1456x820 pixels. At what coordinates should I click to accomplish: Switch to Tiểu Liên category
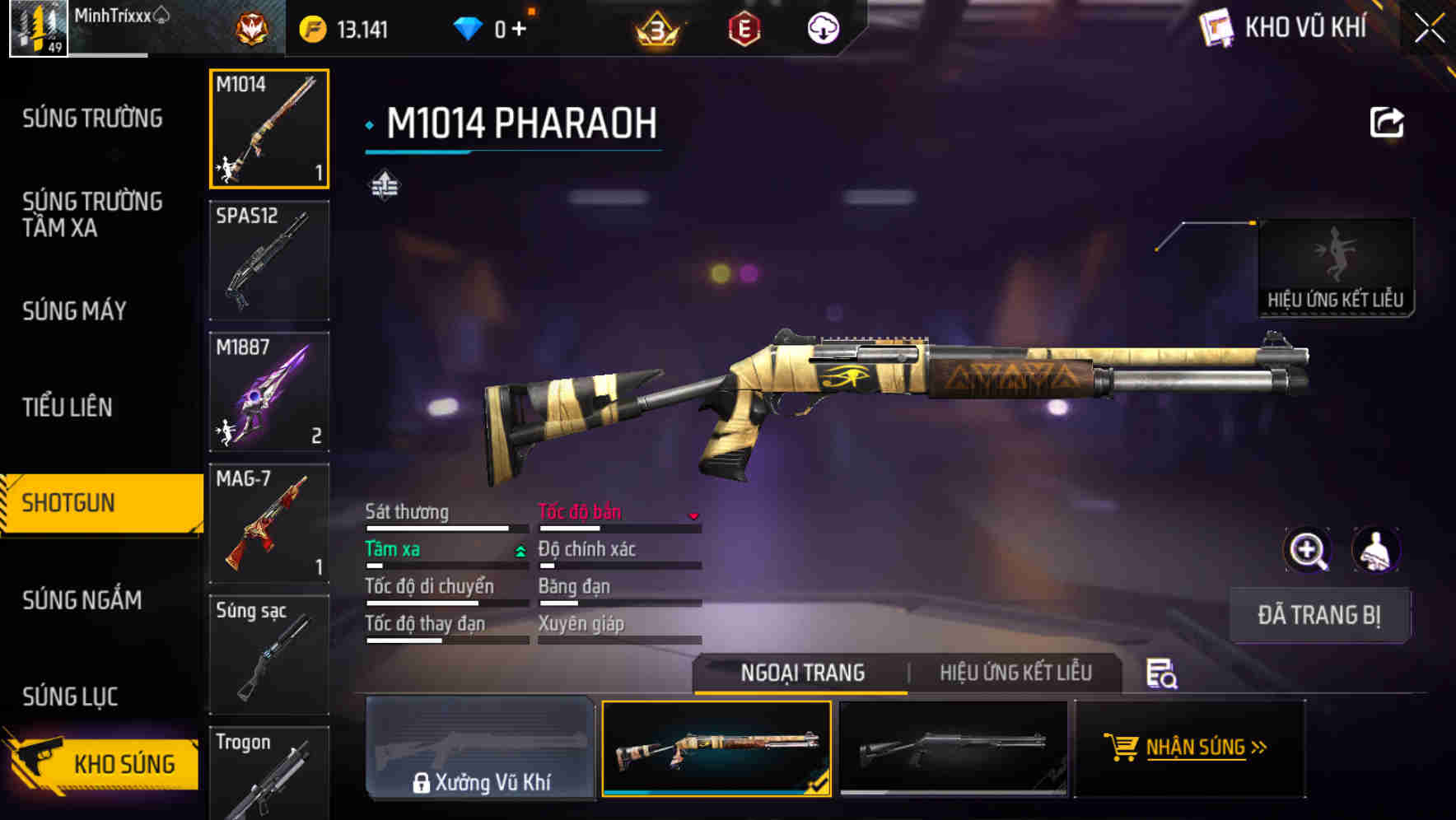click(68, 407)
